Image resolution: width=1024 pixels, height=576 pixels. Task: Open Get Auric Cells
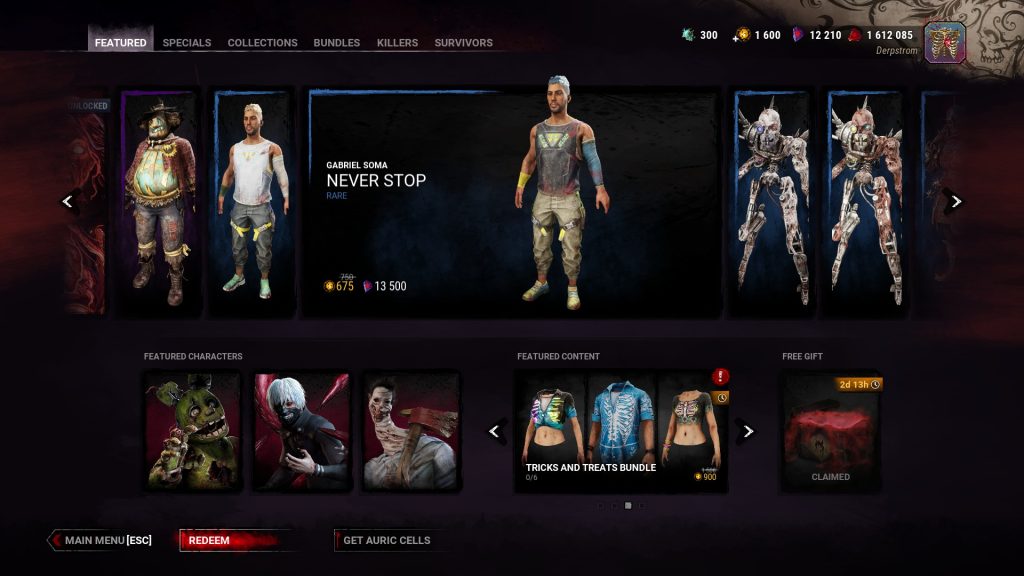[x=387, y=541]
